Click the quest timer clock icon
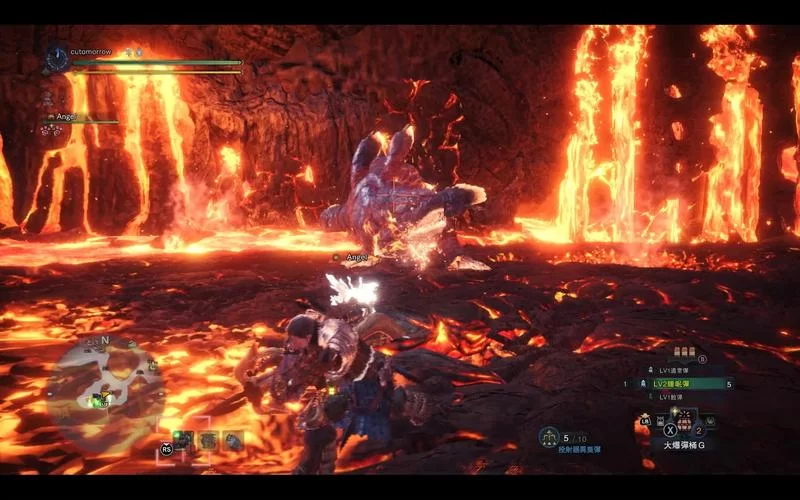This screenshot has height=500, width=800. (x=56, y=59)
